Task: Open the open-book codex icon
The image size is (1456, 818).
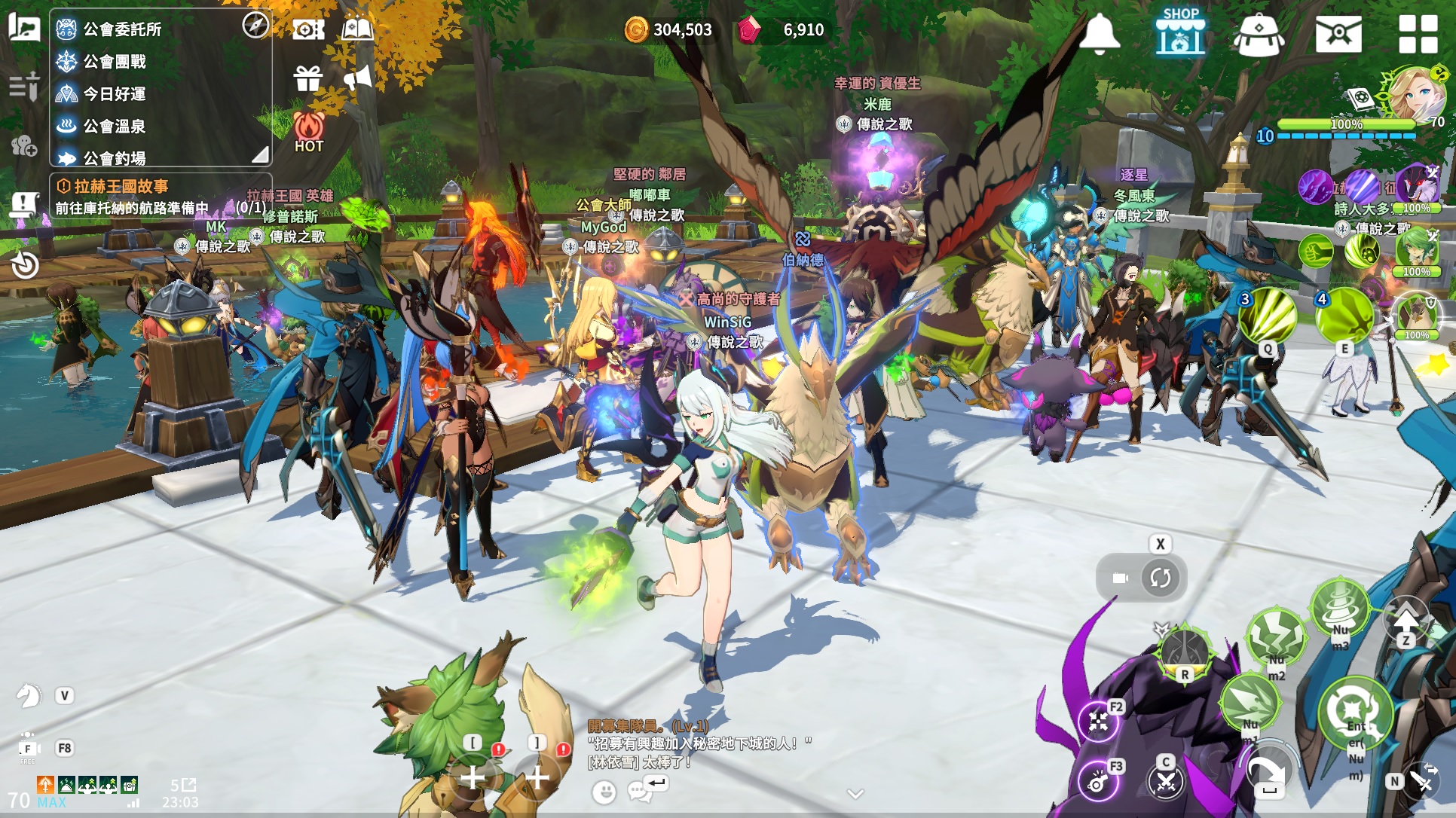Action: (x=357, y=29)
